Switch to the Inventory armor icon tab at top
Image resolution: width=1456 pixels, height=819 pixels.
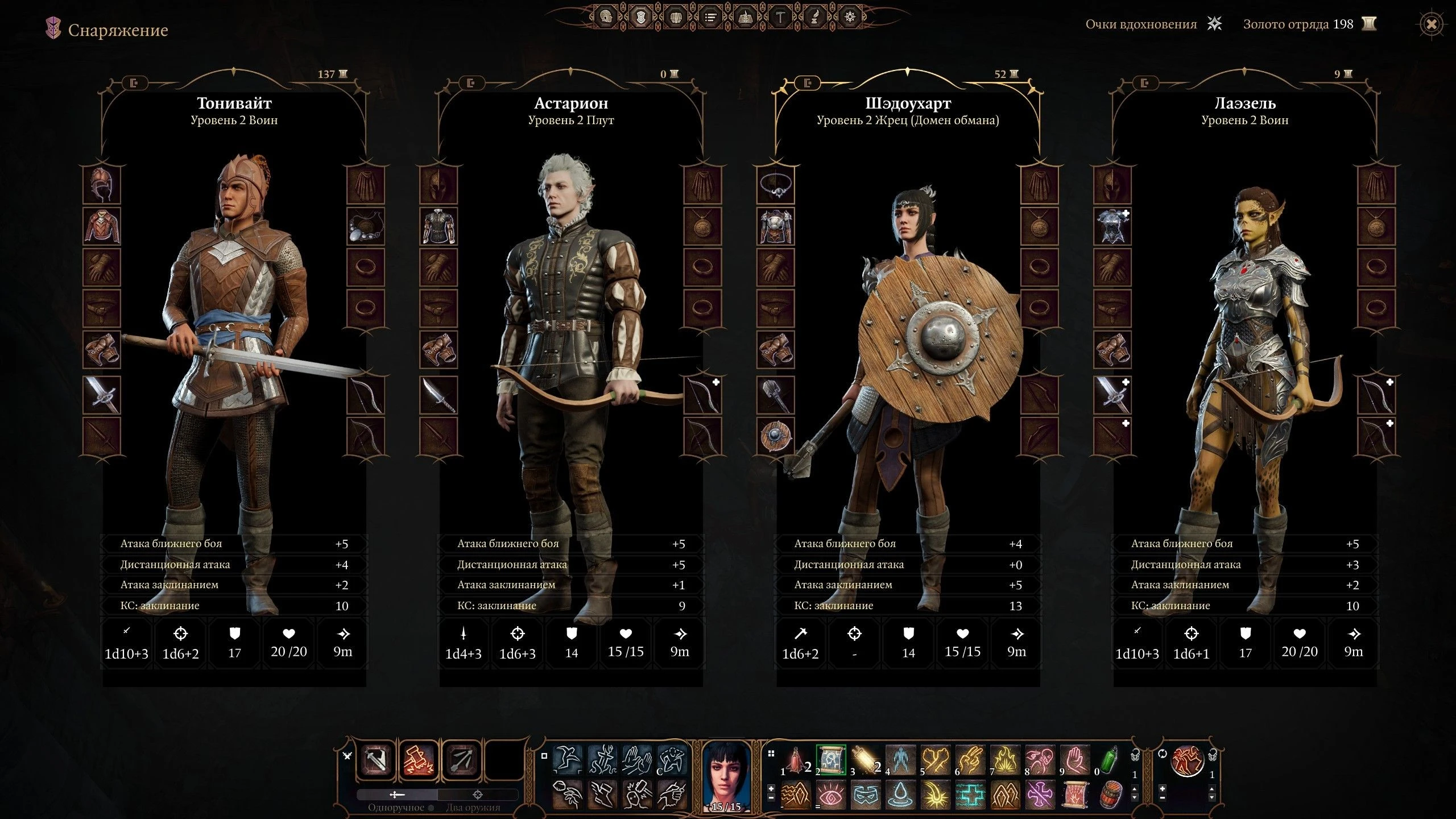pos(641,18)
